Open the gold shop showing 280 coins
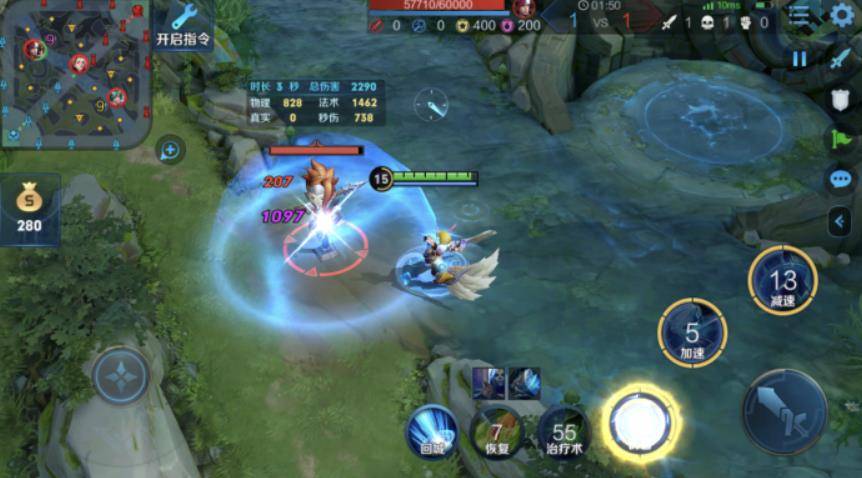Screen dimensions: 862x478 [29, 209]
